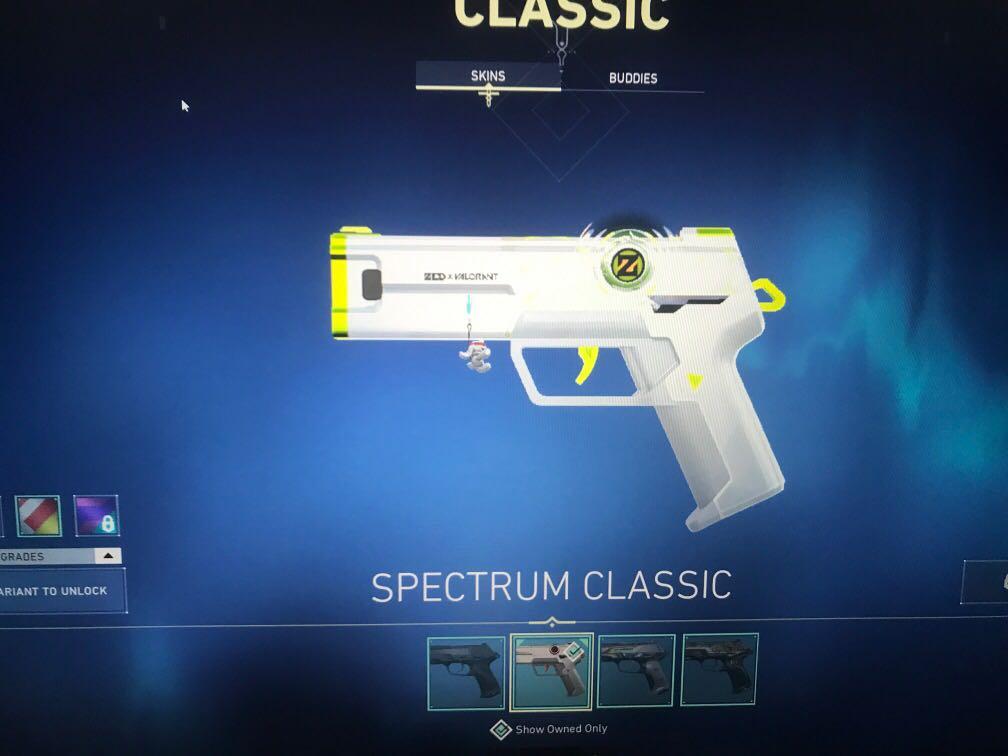Toggle the Show Owned Only checkbox
1008x756 pixels.
(501, 730)
